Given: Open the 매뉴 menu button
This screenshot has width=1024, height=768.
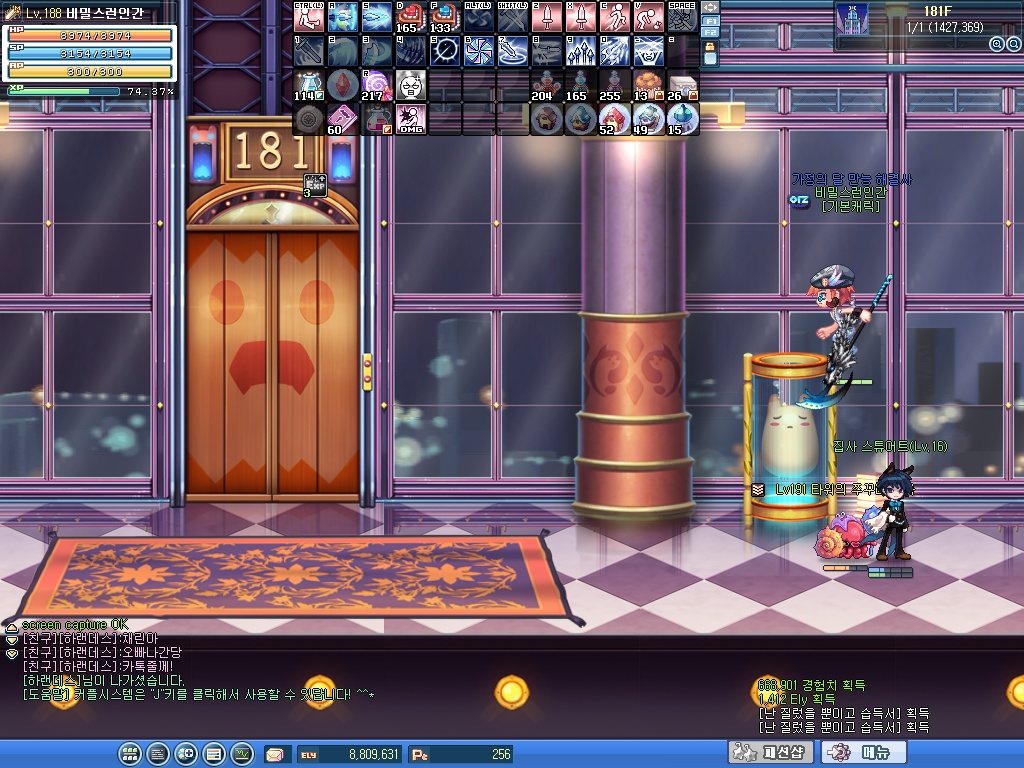Looking at the screenshot, I should pos(867,752).
